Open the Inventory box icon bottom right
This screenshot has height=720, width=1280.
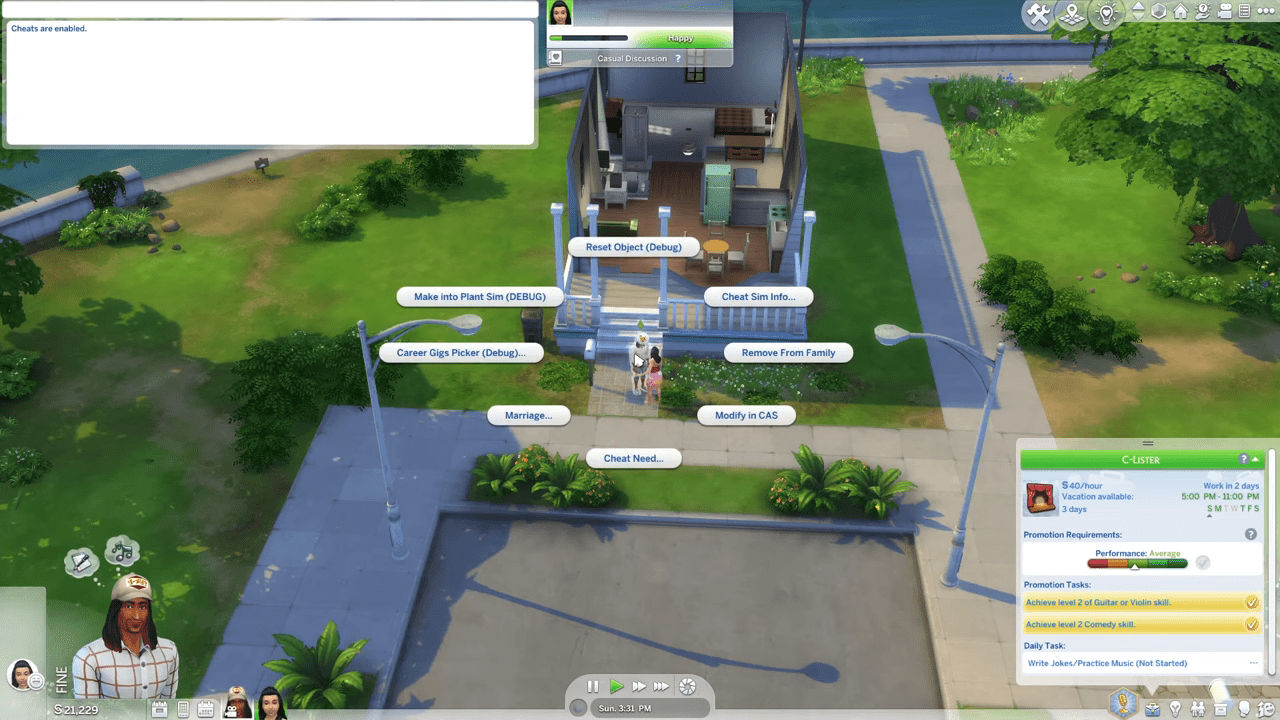coord(1221,709)
